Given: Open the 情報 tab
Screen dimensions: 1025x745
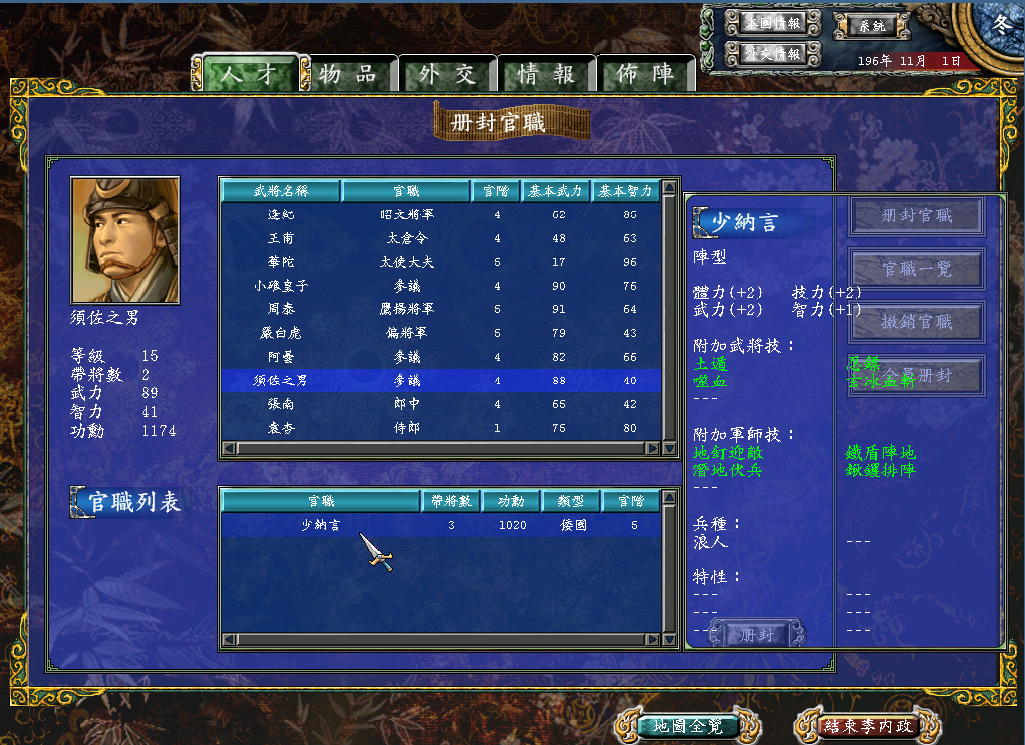Looking at the screenshot, I should pyautogui.click(x=546, y=75).
